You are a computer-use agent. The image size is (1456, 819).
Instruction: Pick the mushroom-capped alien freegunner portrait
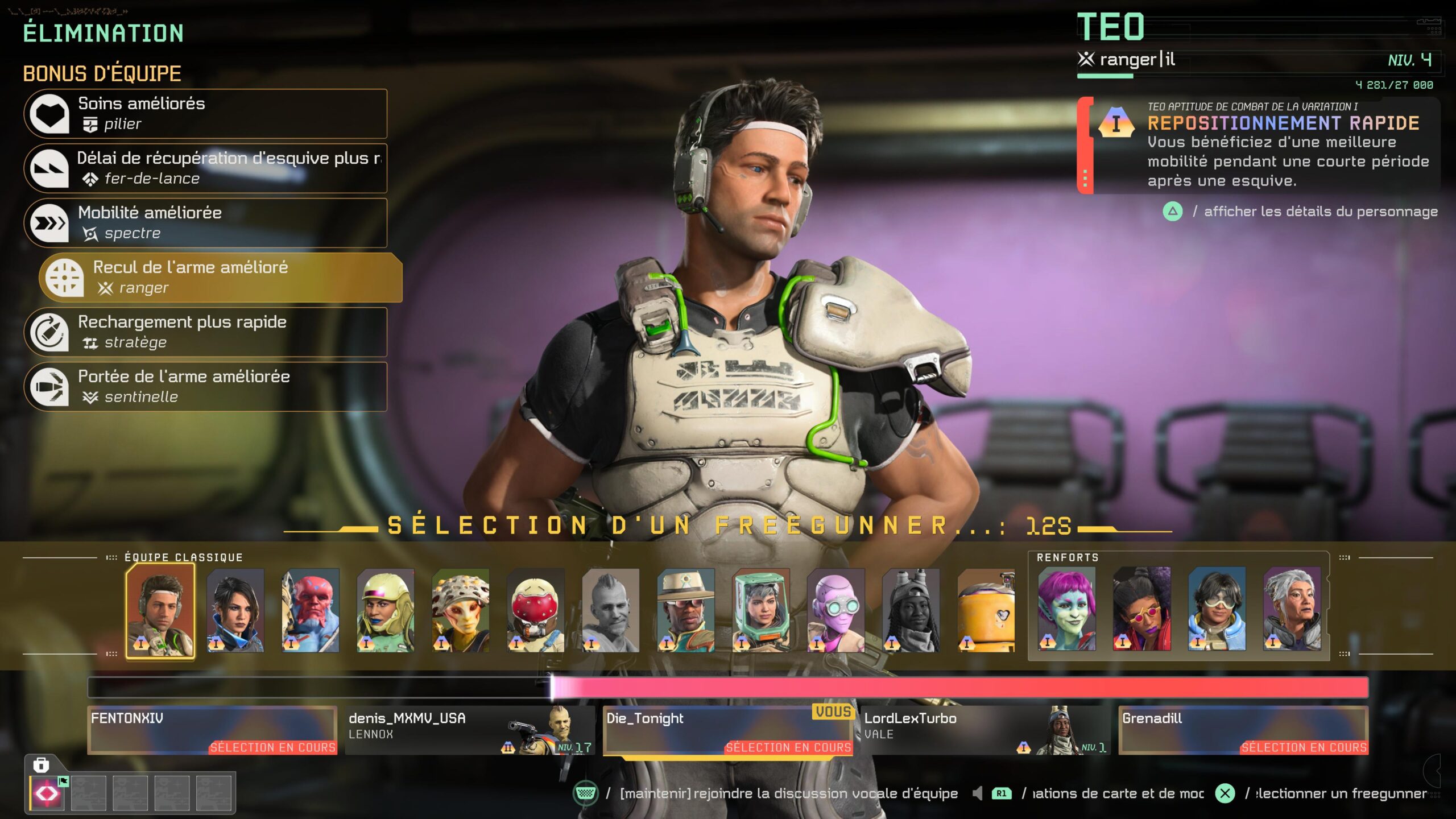pos(461,610)
